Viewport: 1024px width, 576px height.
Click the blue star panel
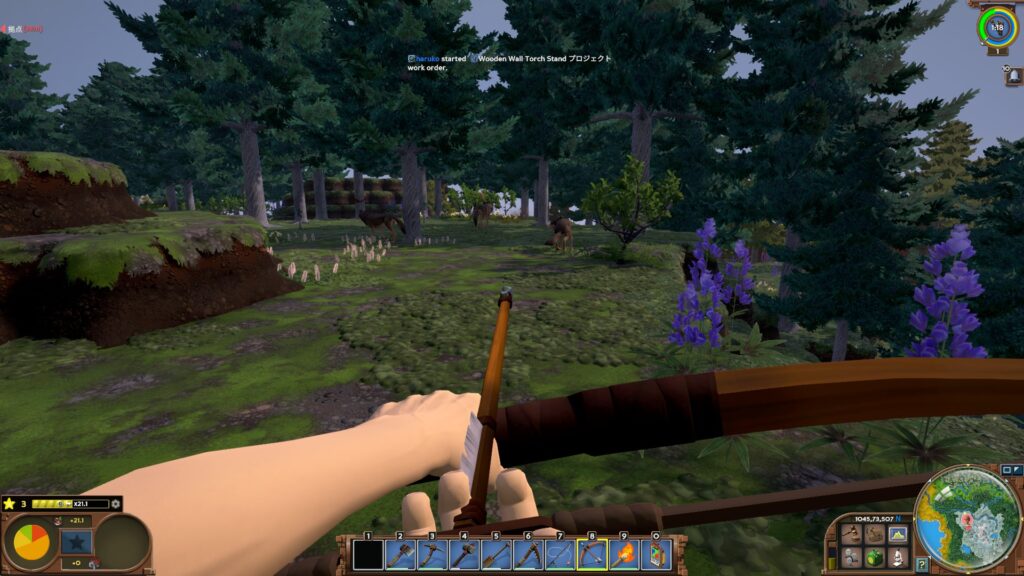click(x=76, y=542)
